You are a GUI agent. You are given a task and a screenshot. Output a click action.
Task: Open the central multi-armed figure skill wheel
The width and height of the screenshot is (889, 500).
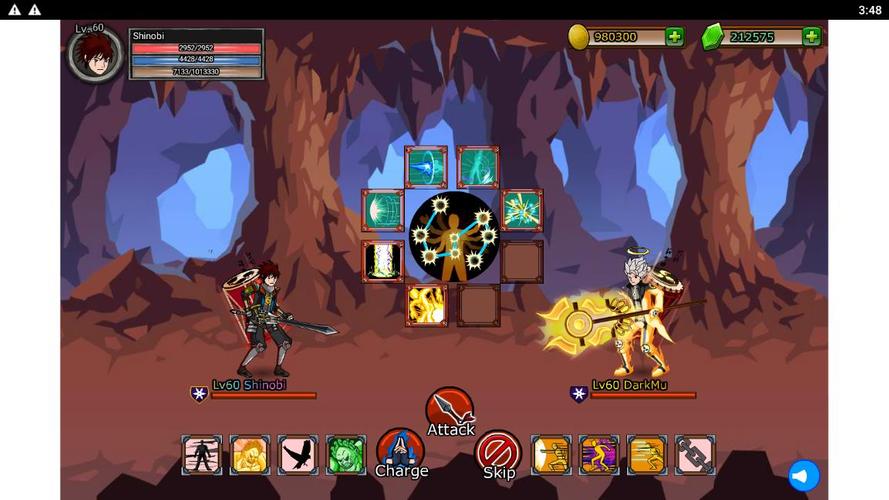click(452, 236)
